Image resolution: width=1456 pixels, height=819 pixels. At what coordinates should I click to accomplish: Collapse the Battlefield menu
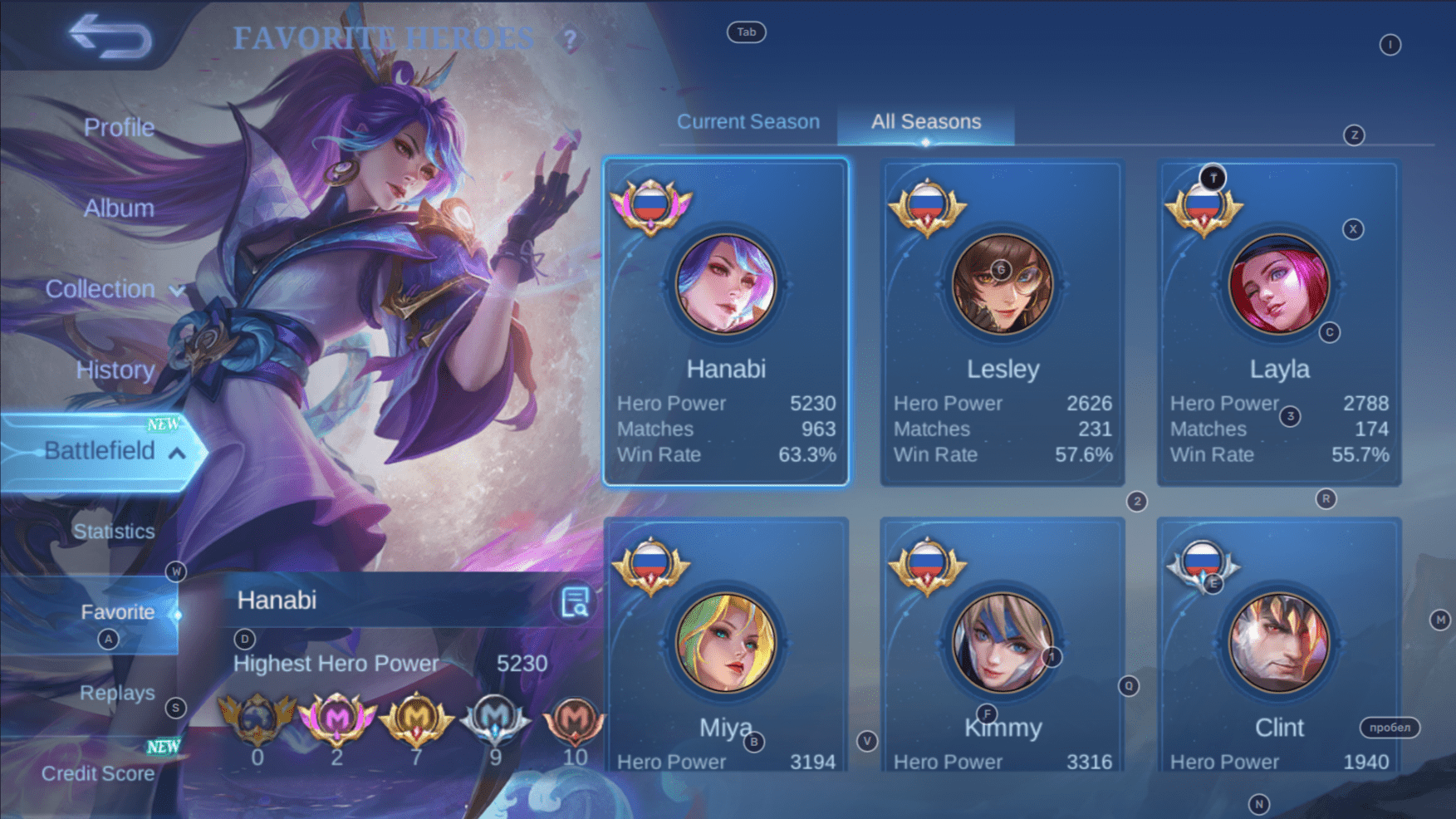tap(113, 451)
